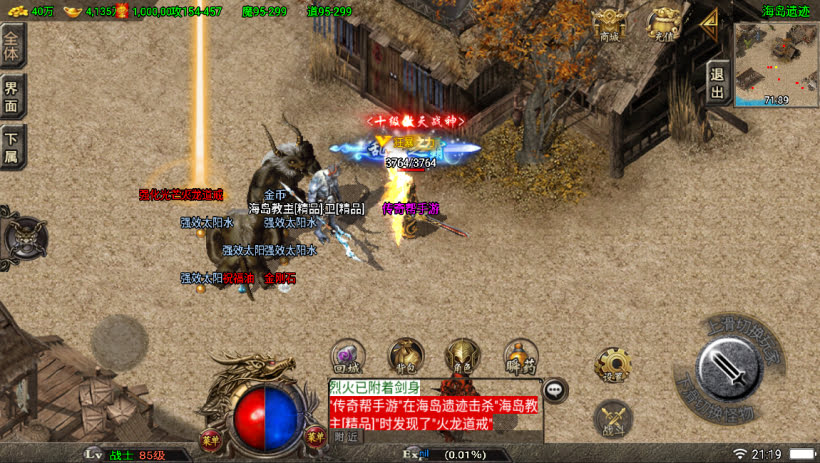Click the 退出 exit button
Image resolution: width=820 pixels, height=463 pixels.
point(717,80)
